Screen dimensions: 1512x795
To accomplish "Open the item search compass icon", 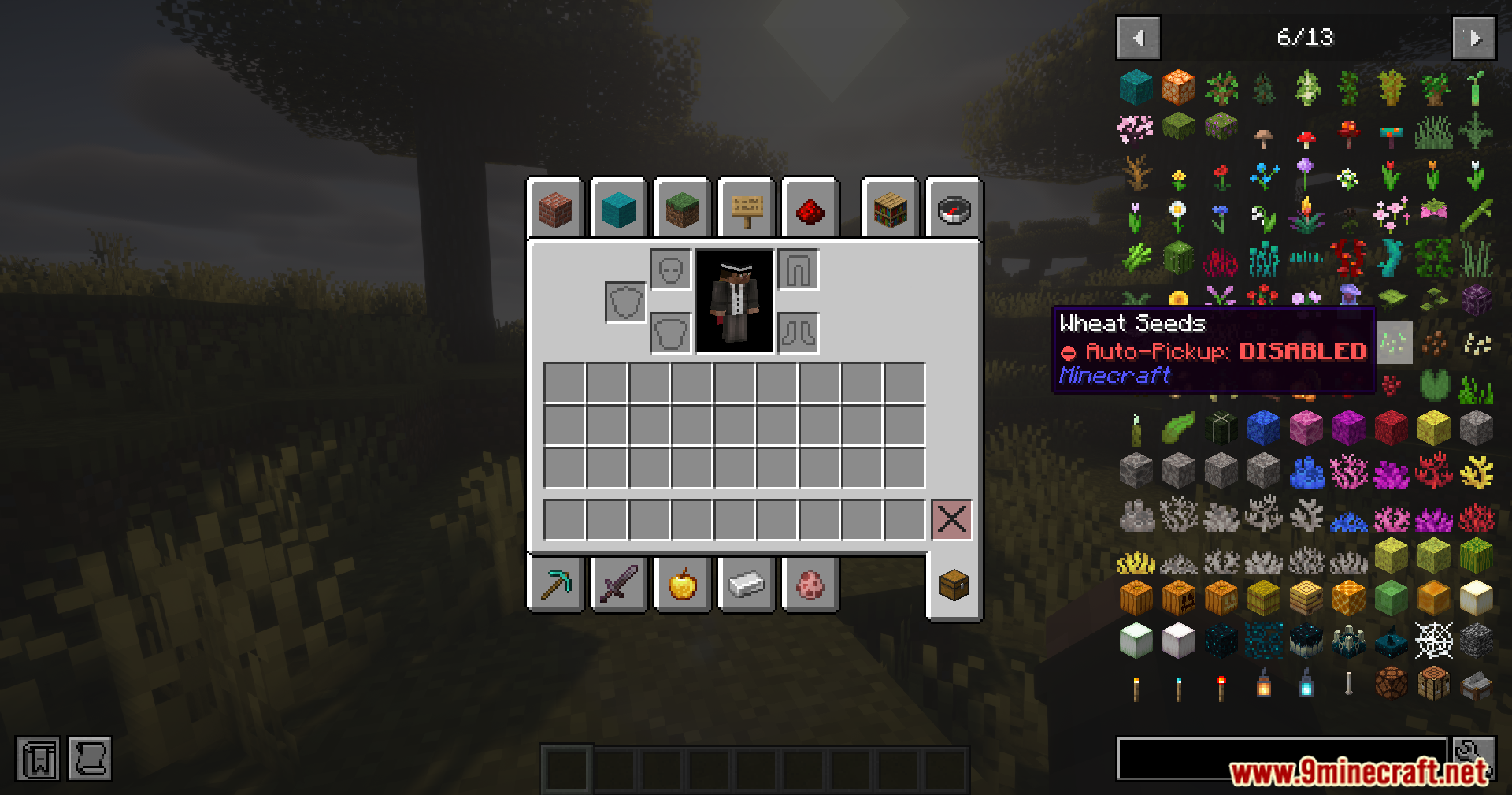I will click(954, 208).
